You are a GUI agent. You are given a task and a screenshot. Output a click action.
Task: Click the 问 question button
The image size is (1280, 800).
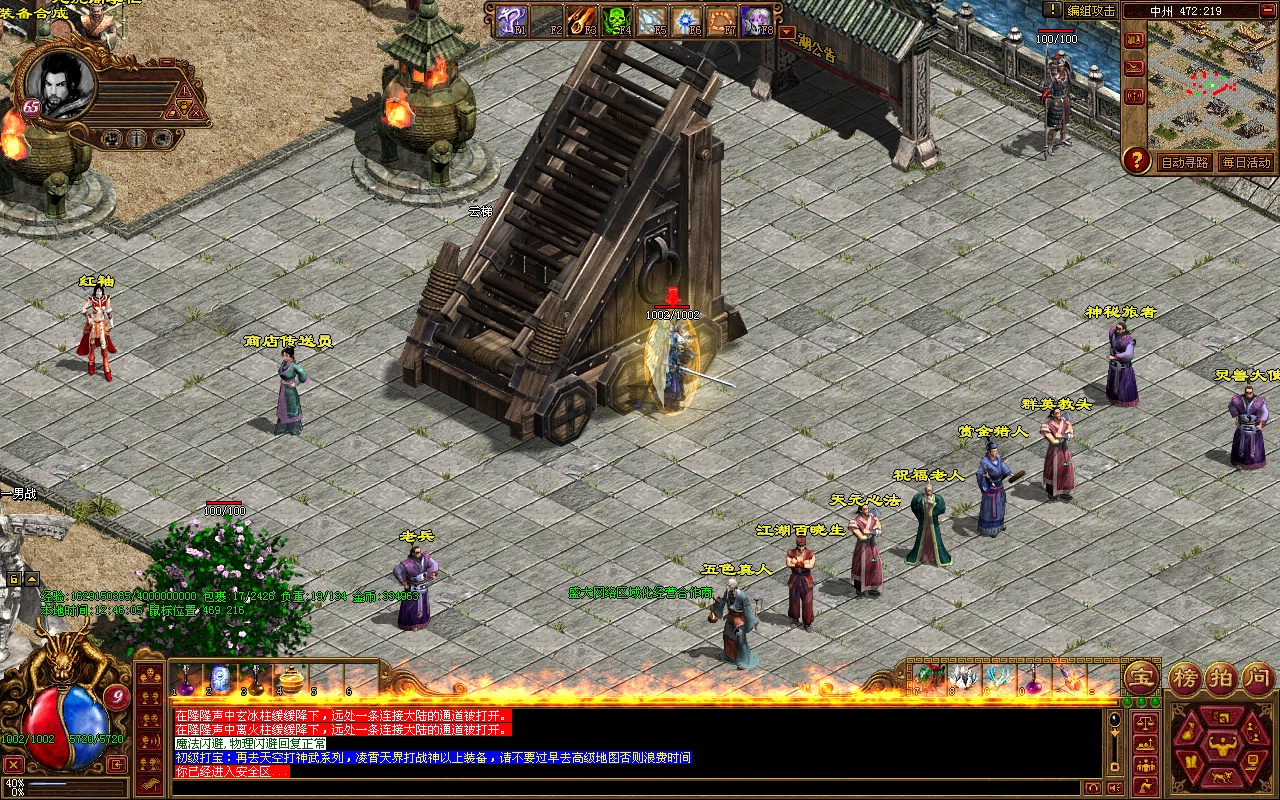1257,678
